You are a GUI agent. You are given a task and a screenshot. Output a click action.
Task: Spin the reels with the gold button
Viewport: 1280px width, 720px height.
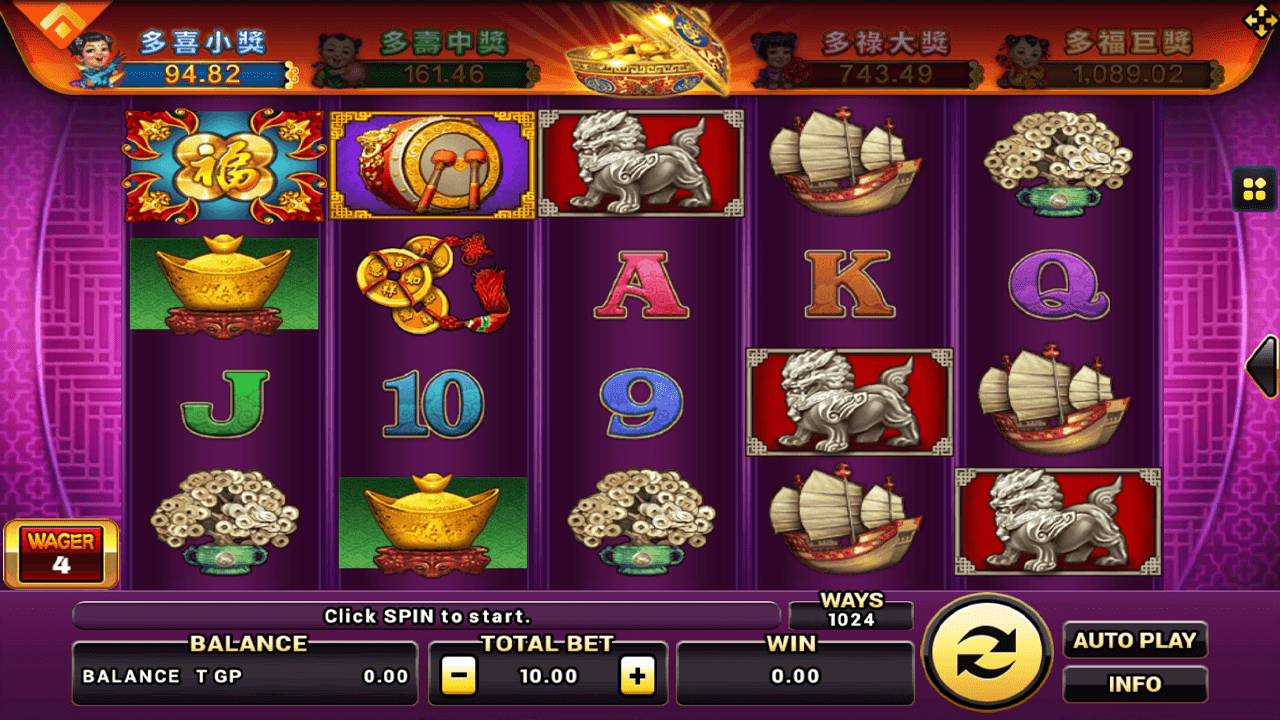[986, 654]
